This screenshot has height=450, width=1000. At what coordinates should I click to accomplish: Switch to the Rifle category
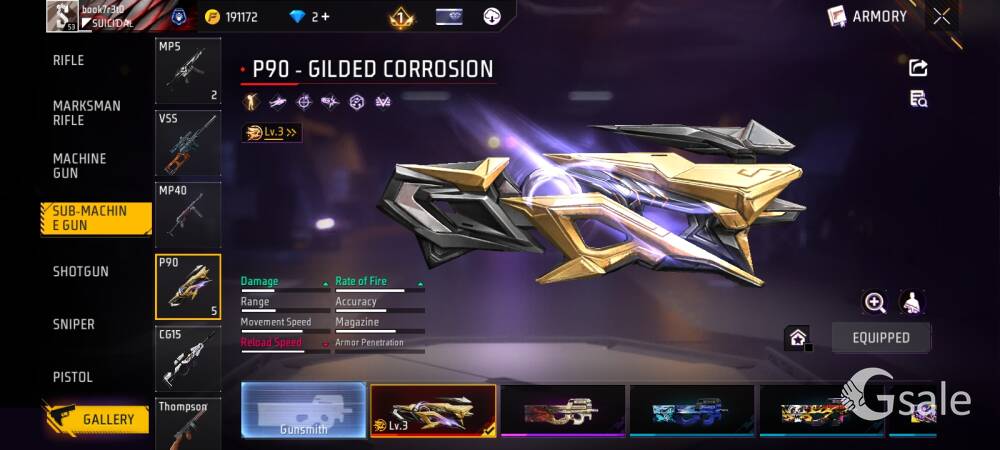pos(69,61)
